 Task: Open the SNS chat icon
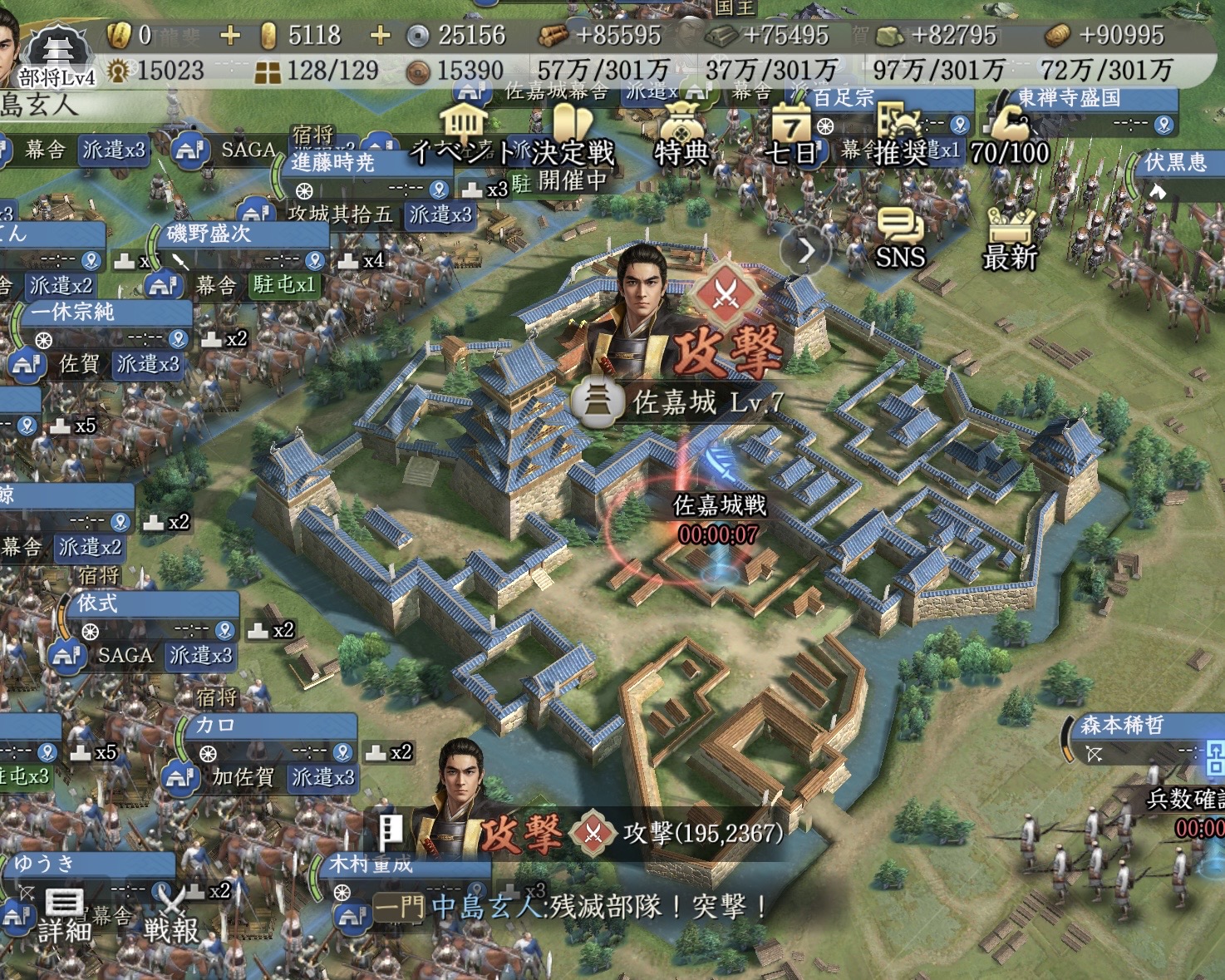(x=900, y=239)
